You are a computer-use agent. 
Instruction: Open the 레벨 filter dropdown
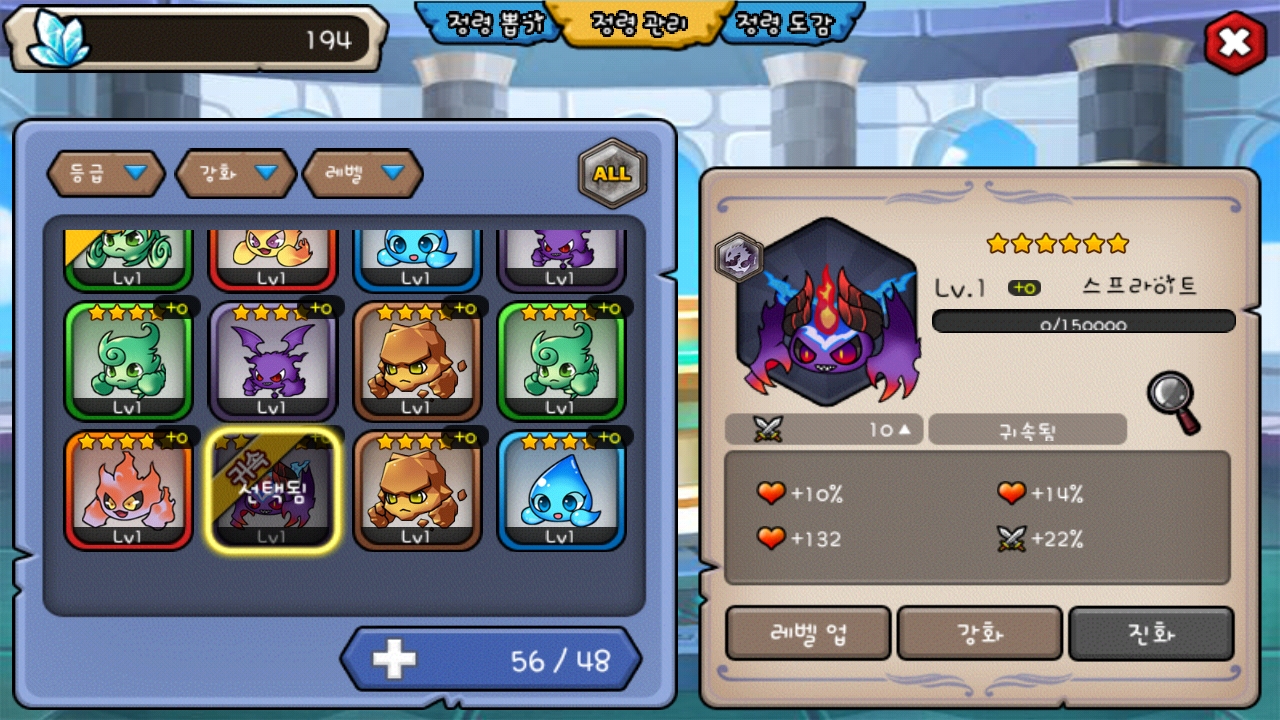[363, 173]
